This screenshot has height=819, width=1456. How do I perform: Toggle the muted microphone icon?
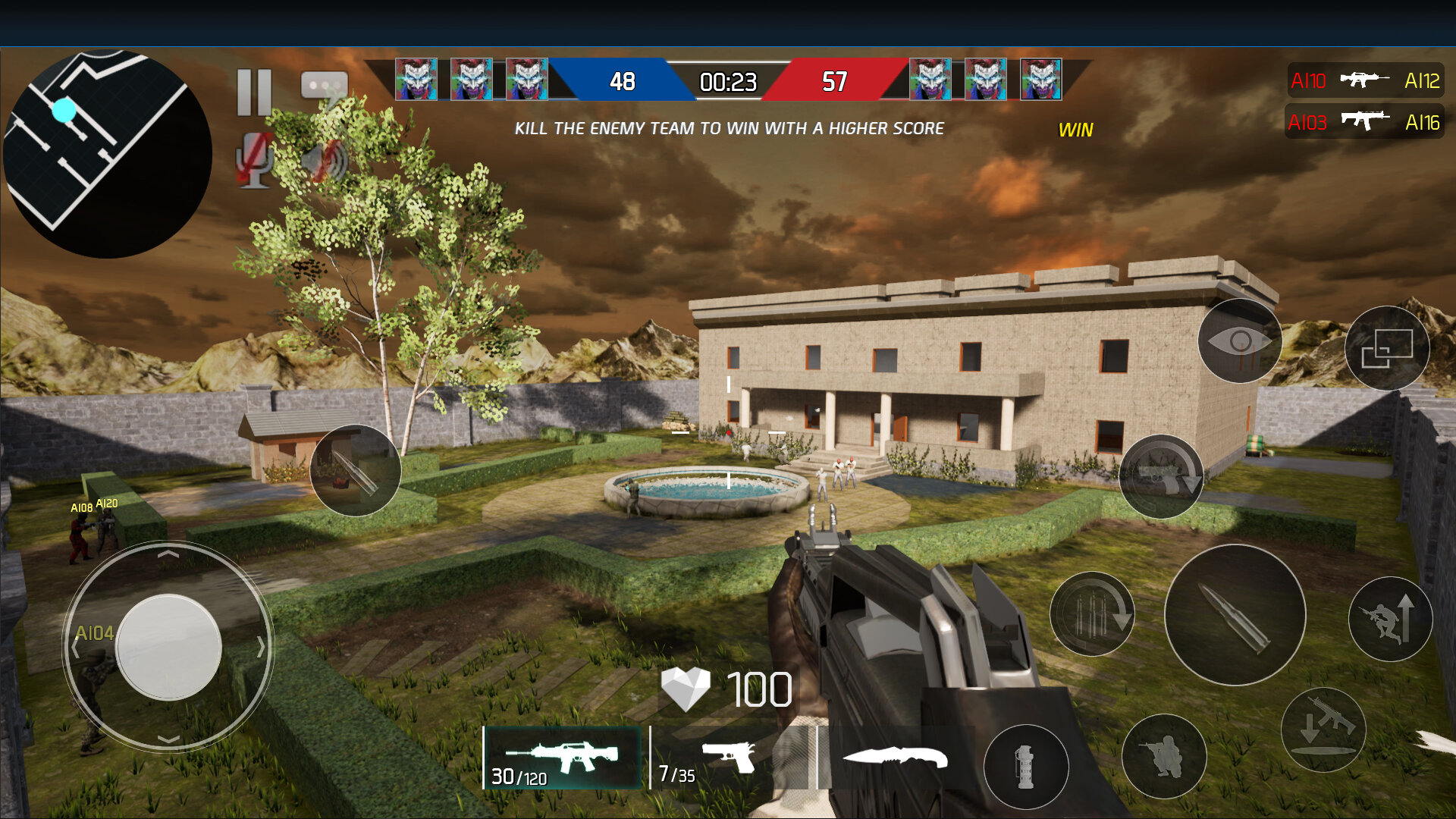(x=255, y=160)
